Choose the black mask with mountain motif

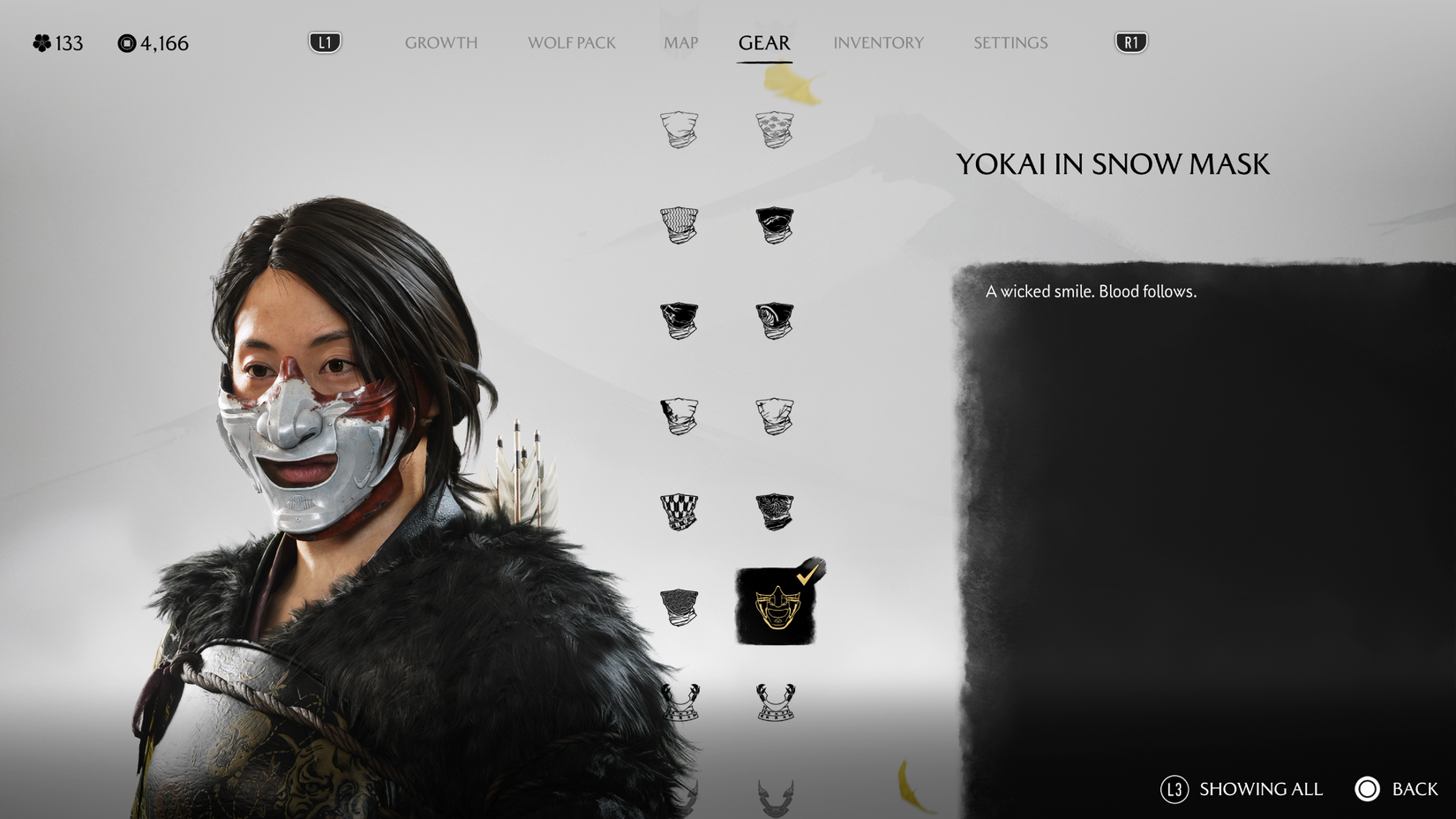679,322
